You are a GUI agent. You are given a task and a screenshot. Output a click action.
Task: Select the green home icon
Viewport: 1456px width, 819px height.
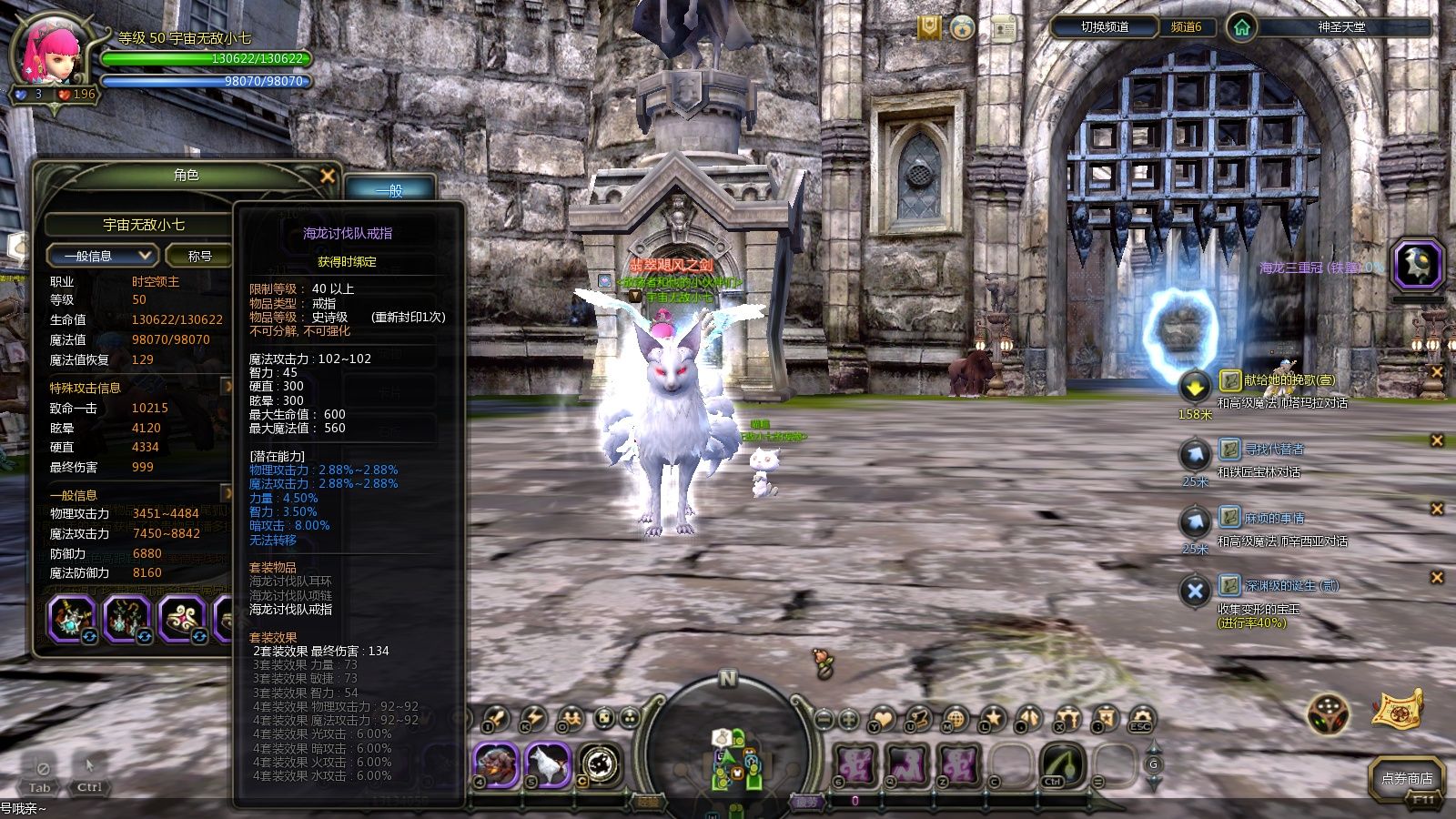[x=1240, y=27]
